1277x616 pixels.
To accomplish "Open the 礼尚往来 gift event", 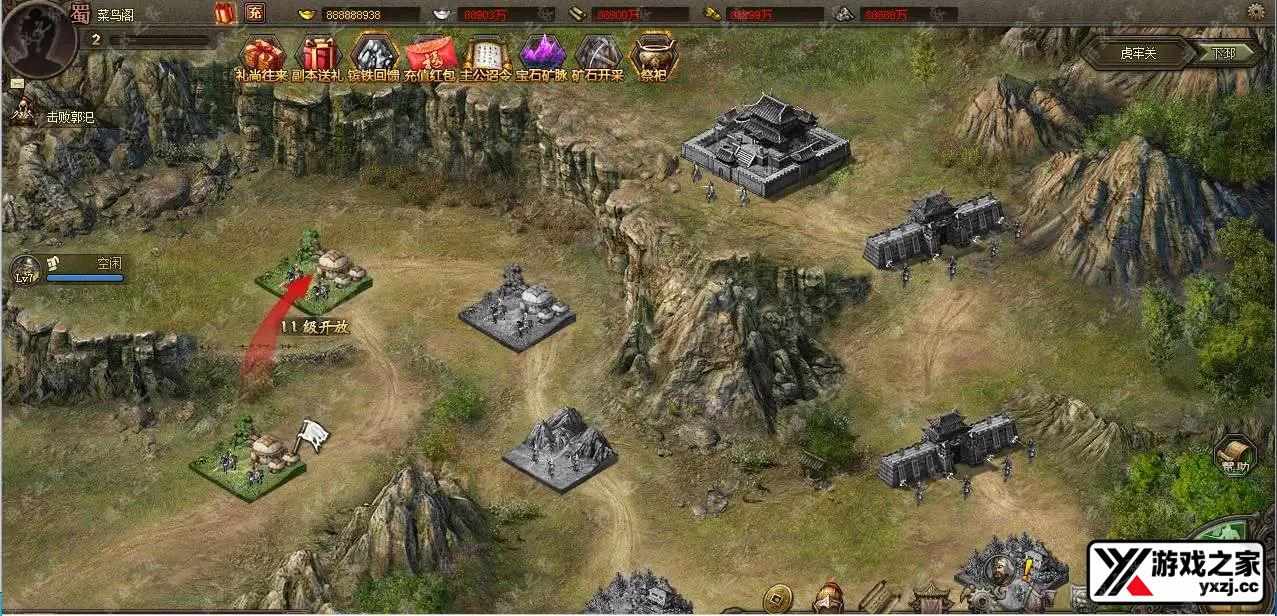I will tap(262, 55).
